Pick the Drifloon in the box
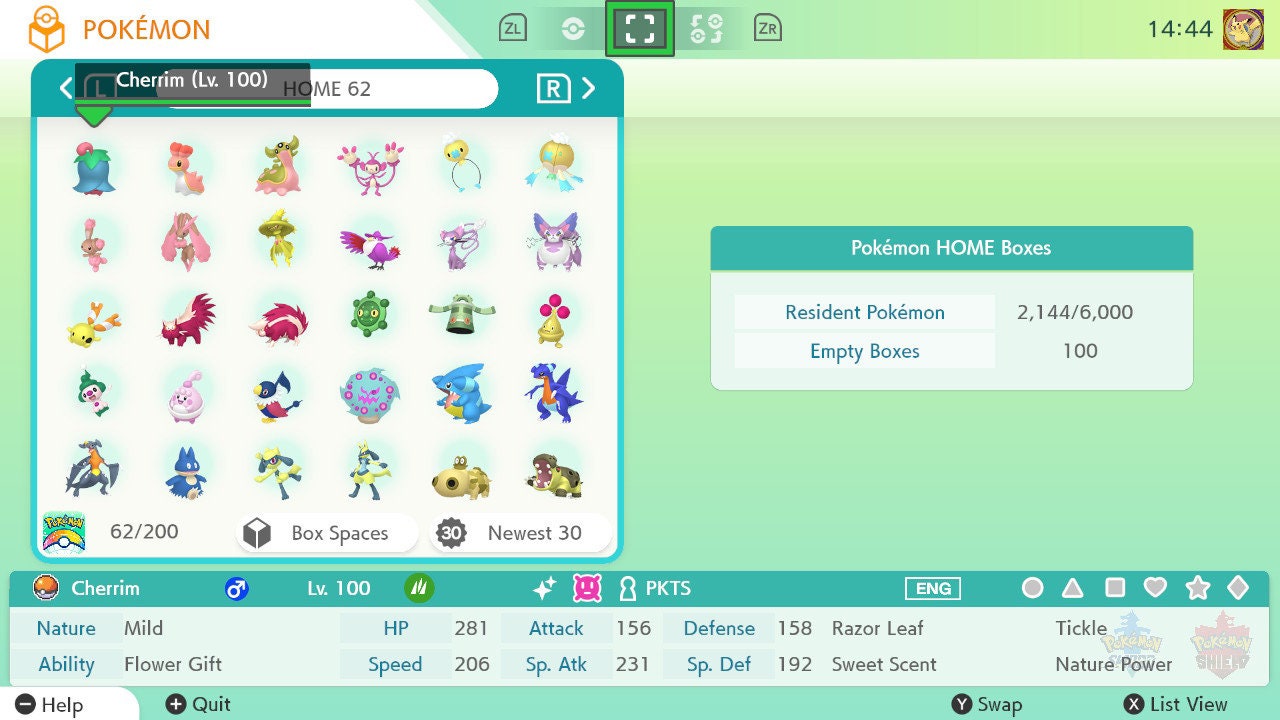Viewport: 1280px width, 720px height. click(x=461, y=164)
